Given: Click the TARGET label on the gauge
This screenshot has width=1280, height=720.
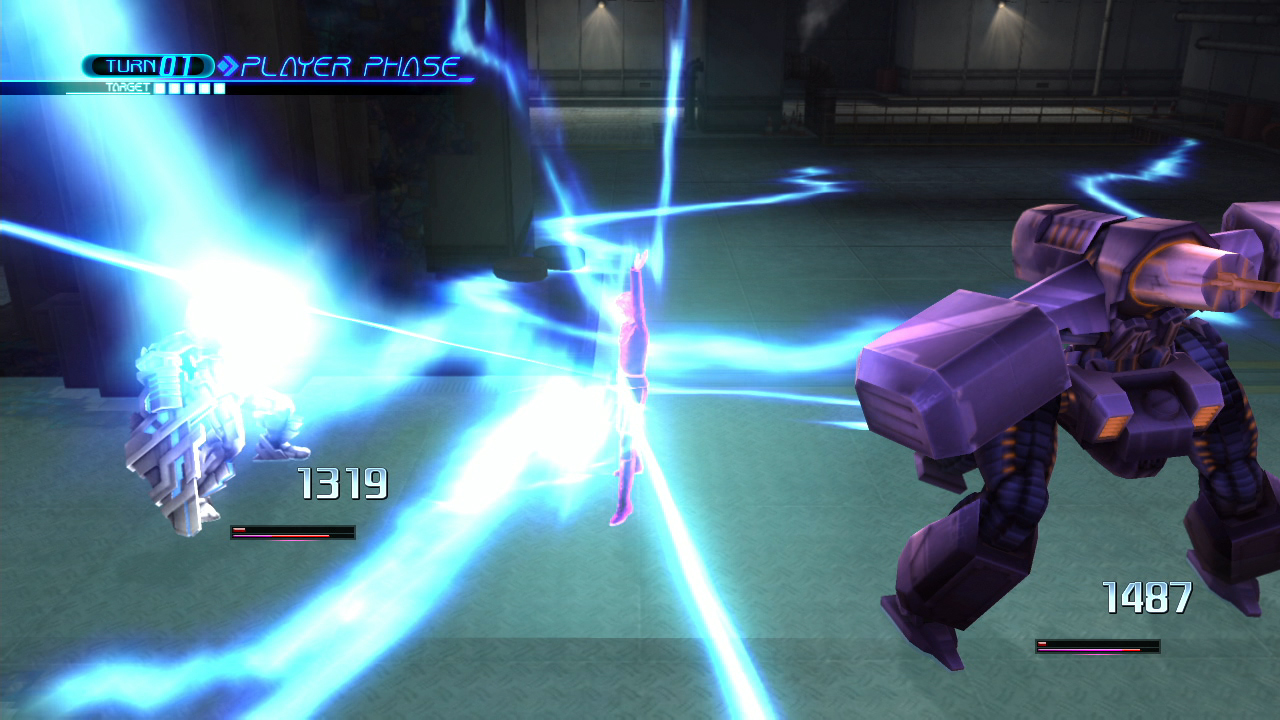Looking at the screenshot, I should click(127, 87).
